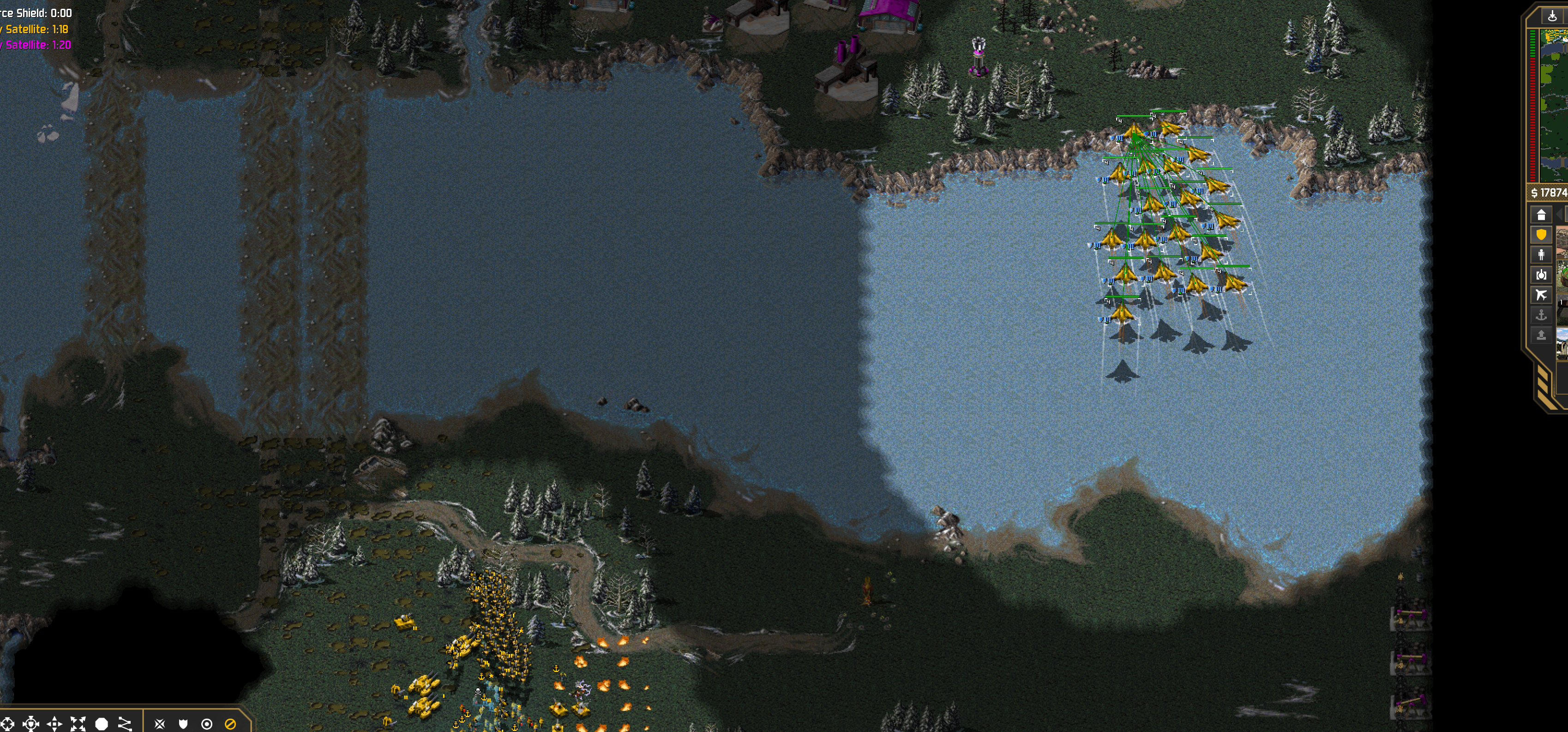This screenshot has width=1568, height=732.
Task: Open the naval anchor production tab
Action: coord(1541,315)
